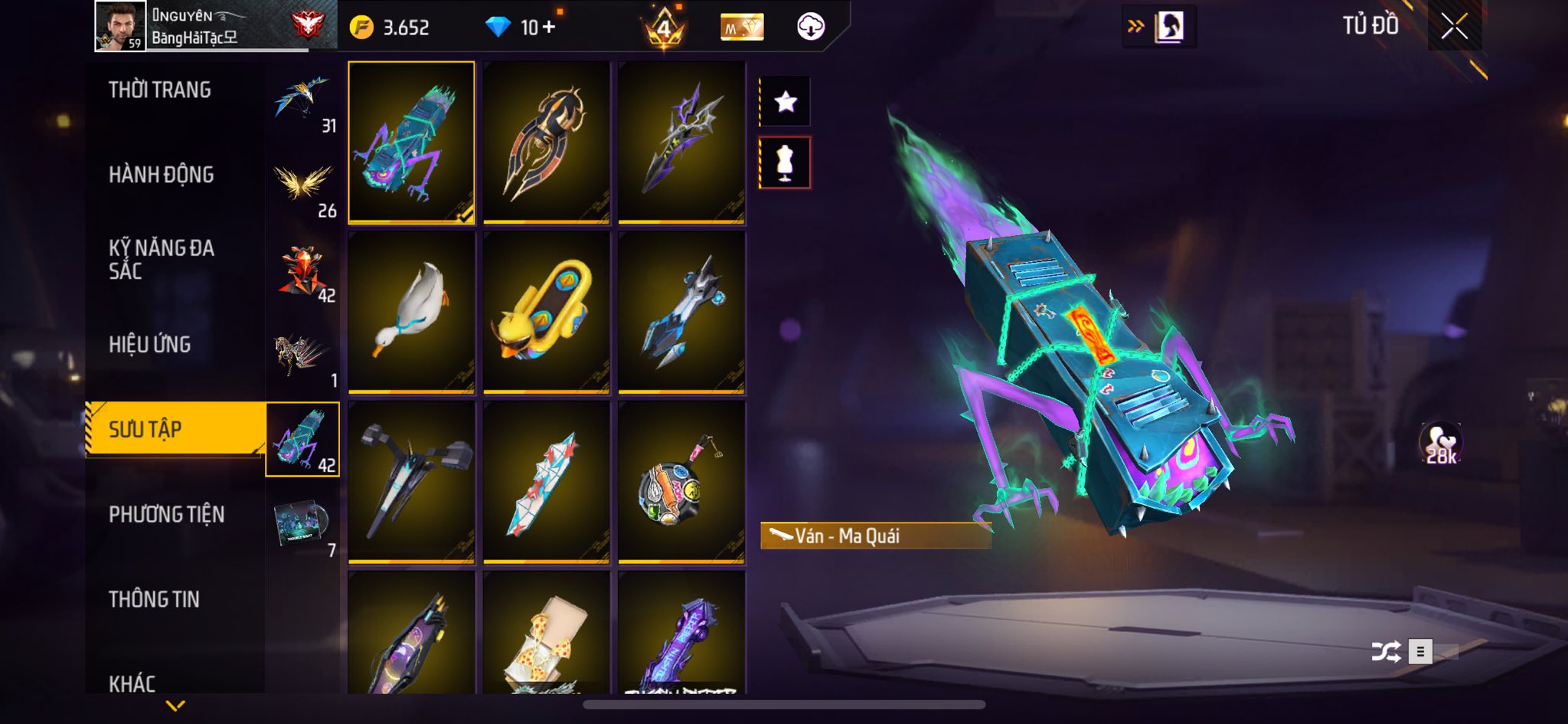Switch to the Thời Trang category
Viewport: 1568px width, 724px height.
coord(160,90)
